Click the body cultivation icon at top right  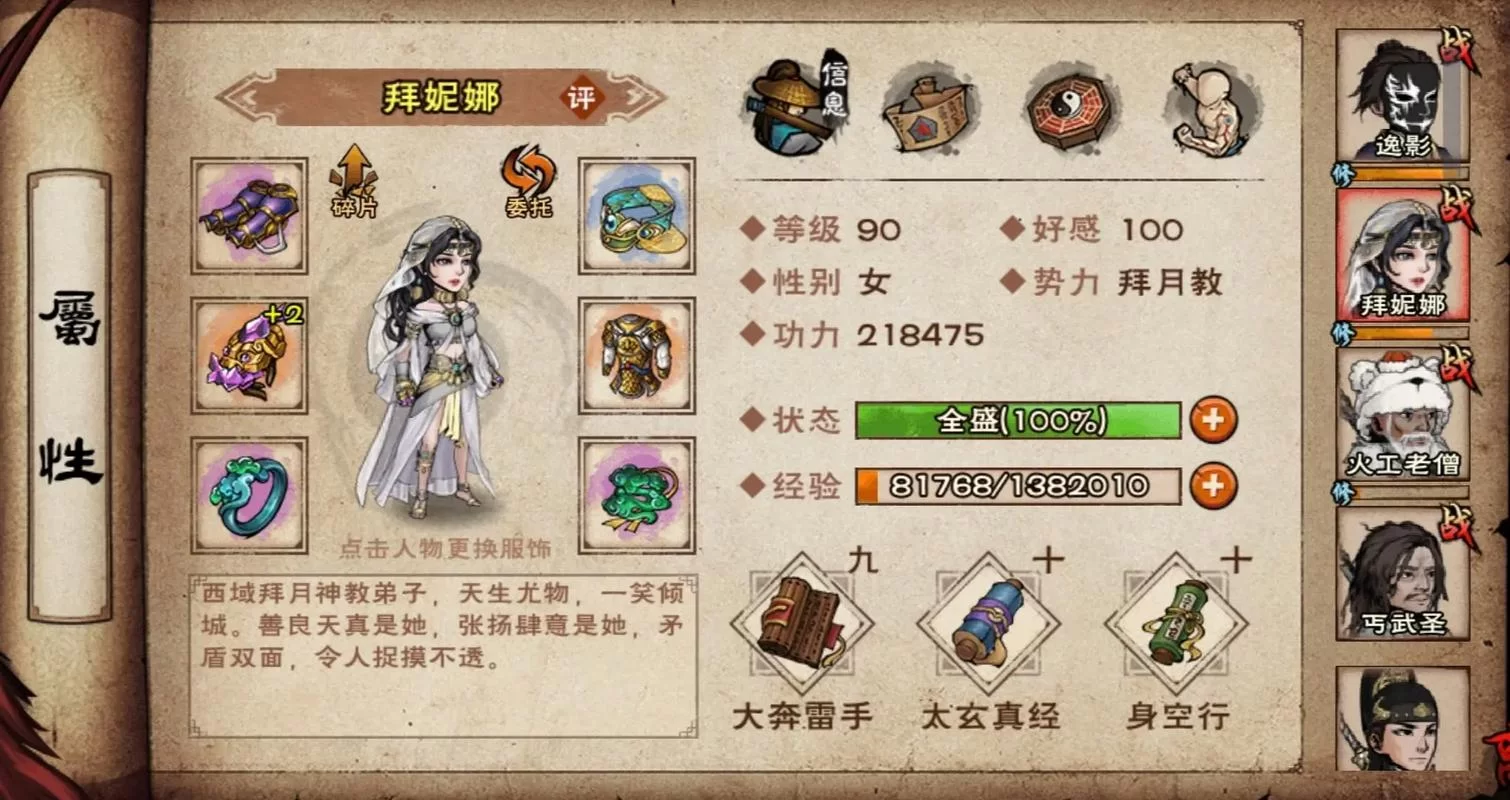[x=1210, y=105]
